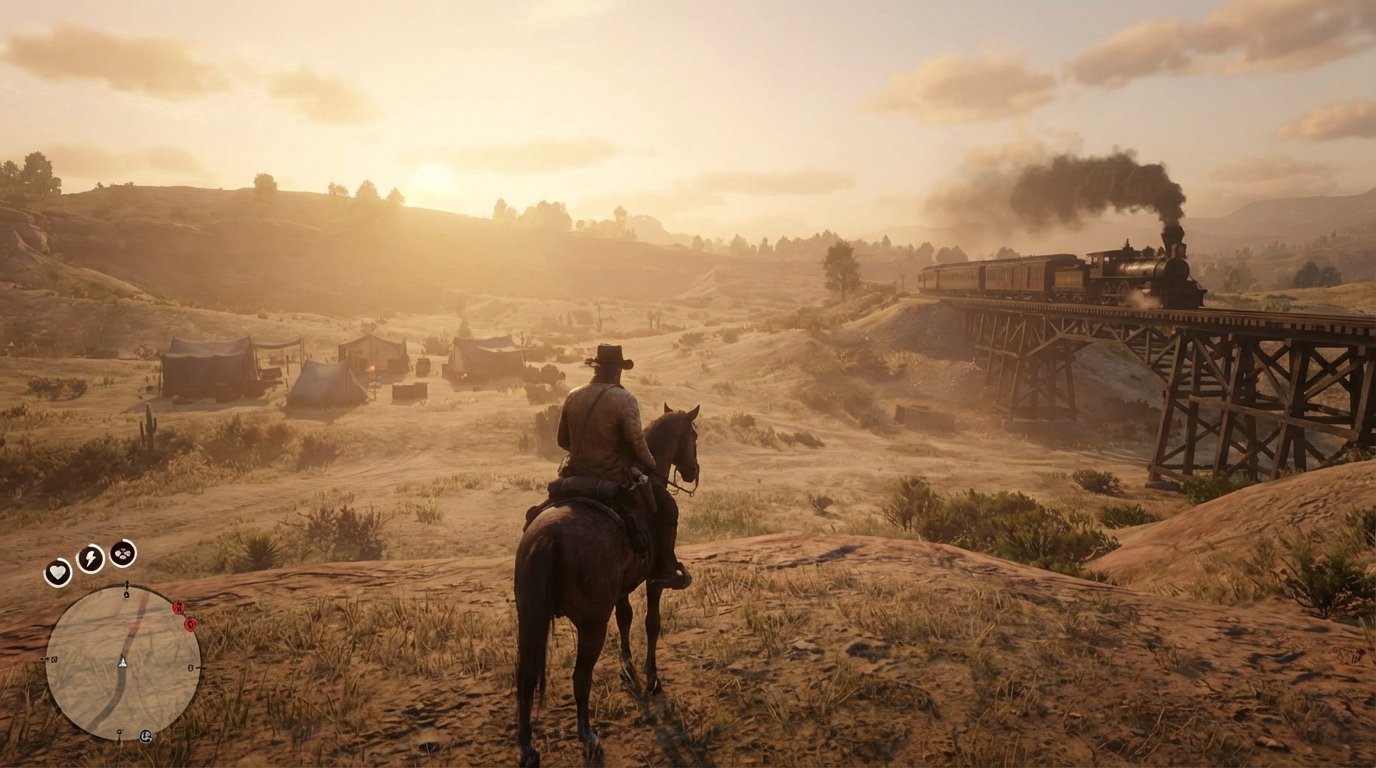Click the lower red enemy marker
The image size is (1376, 768).
click(190, 626)
